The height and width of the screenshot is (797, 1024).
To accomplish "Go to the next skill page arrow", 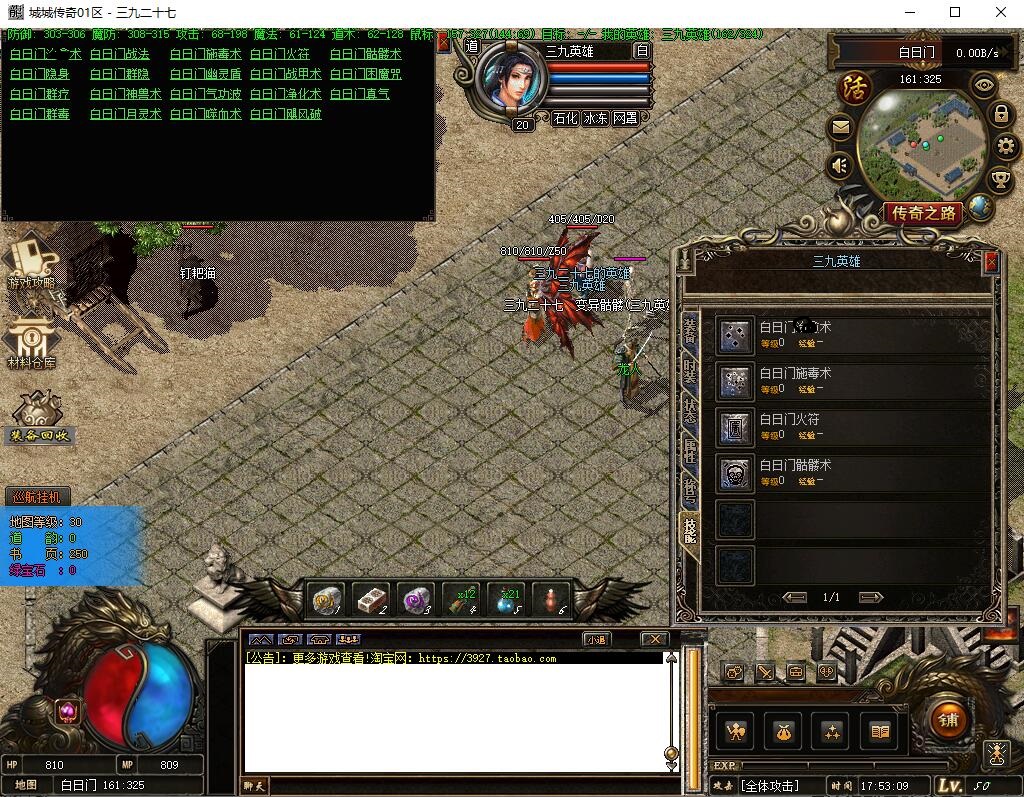I will (871, 597).
